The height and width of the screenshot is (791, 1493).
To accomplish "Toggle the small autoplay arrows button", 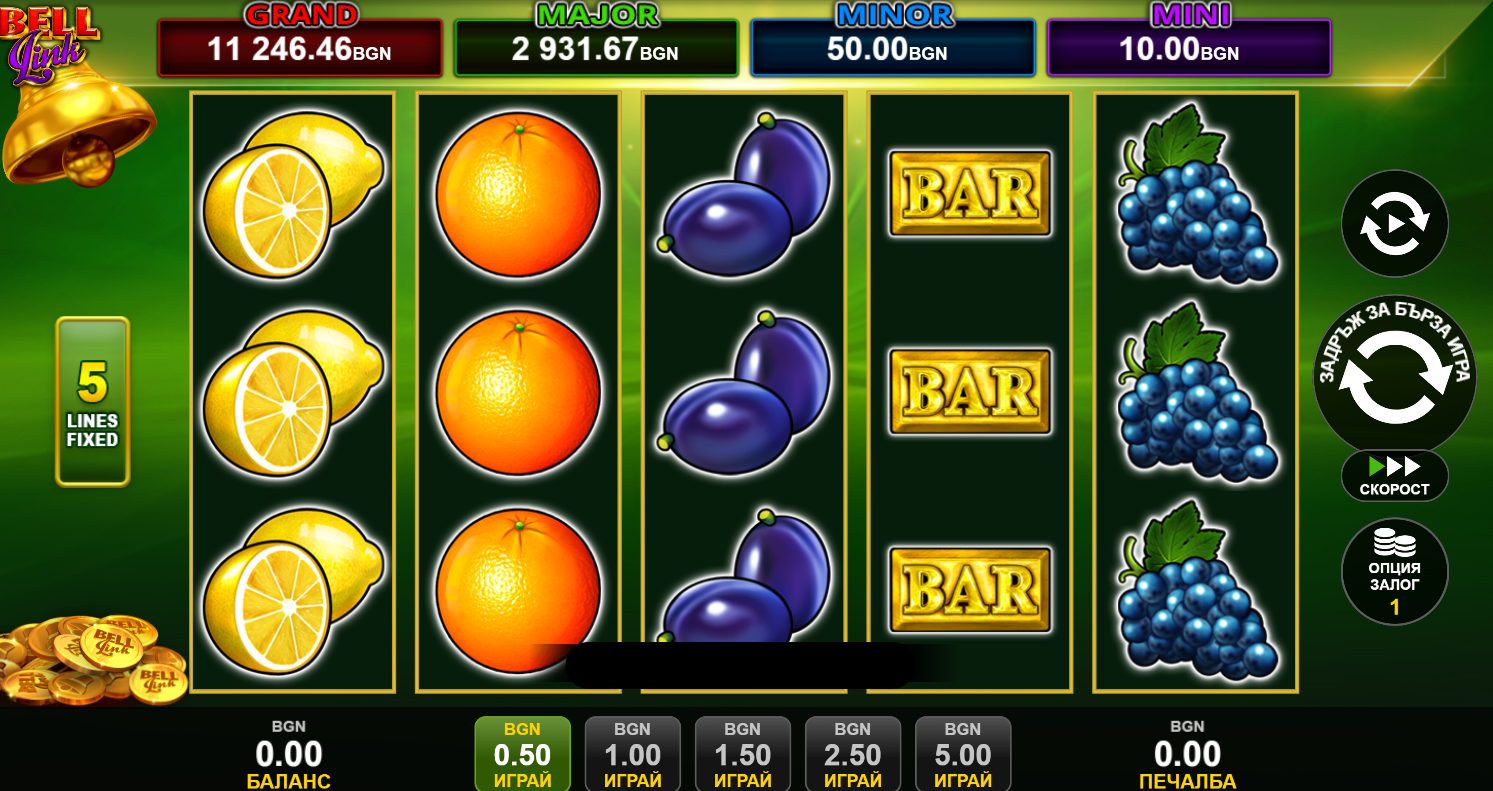I will pyautogui.click(x=1394, y=224).
